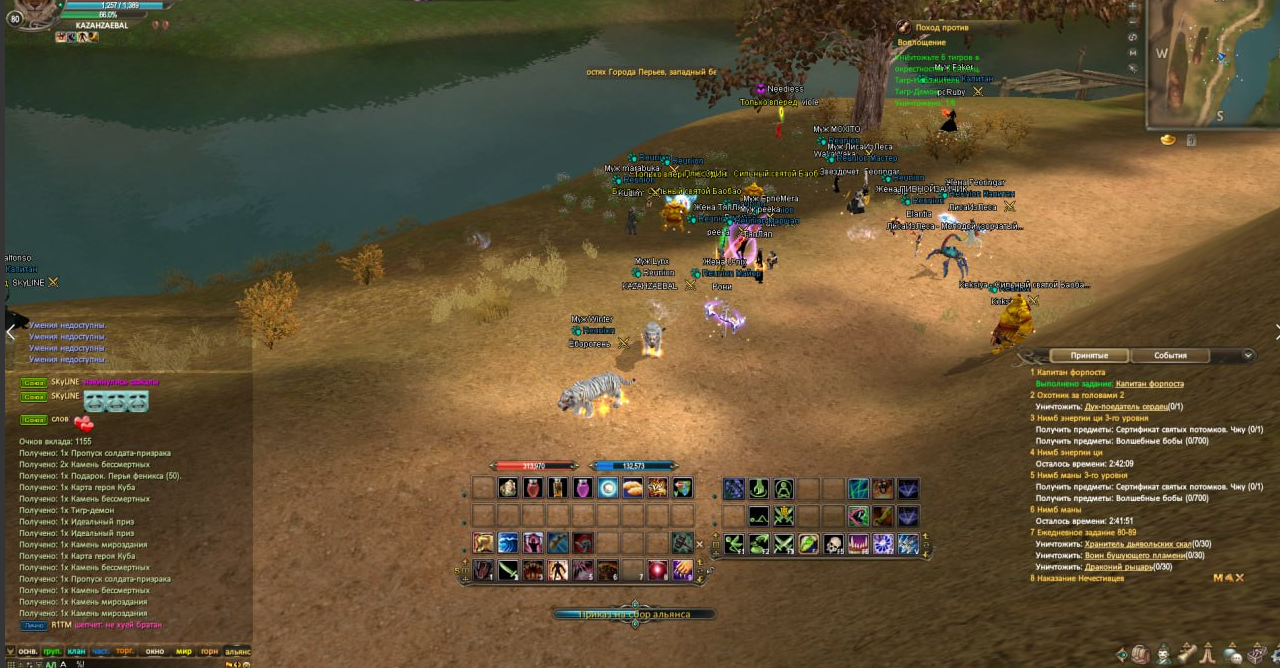Open the backpack inventory icon
This screenshot has width=1280, height=668.
(1140, 654)
